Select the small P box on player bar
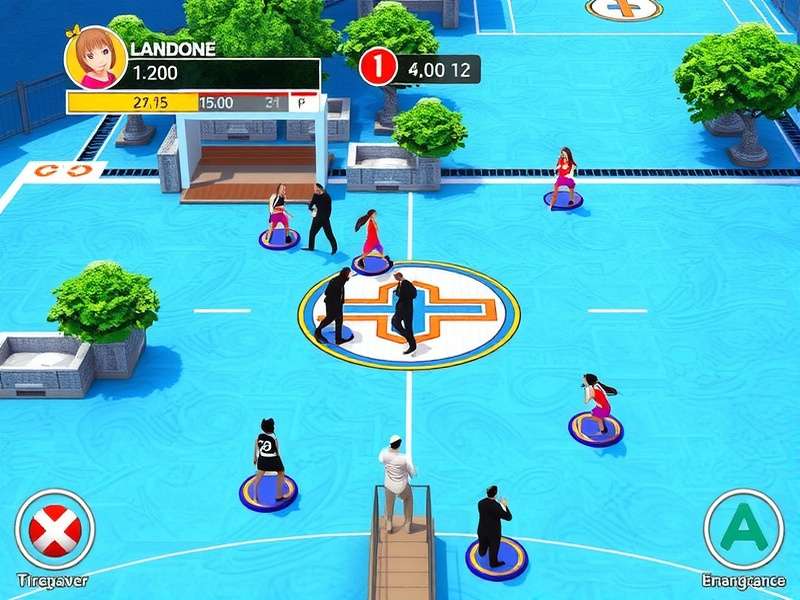 point(302,102)
